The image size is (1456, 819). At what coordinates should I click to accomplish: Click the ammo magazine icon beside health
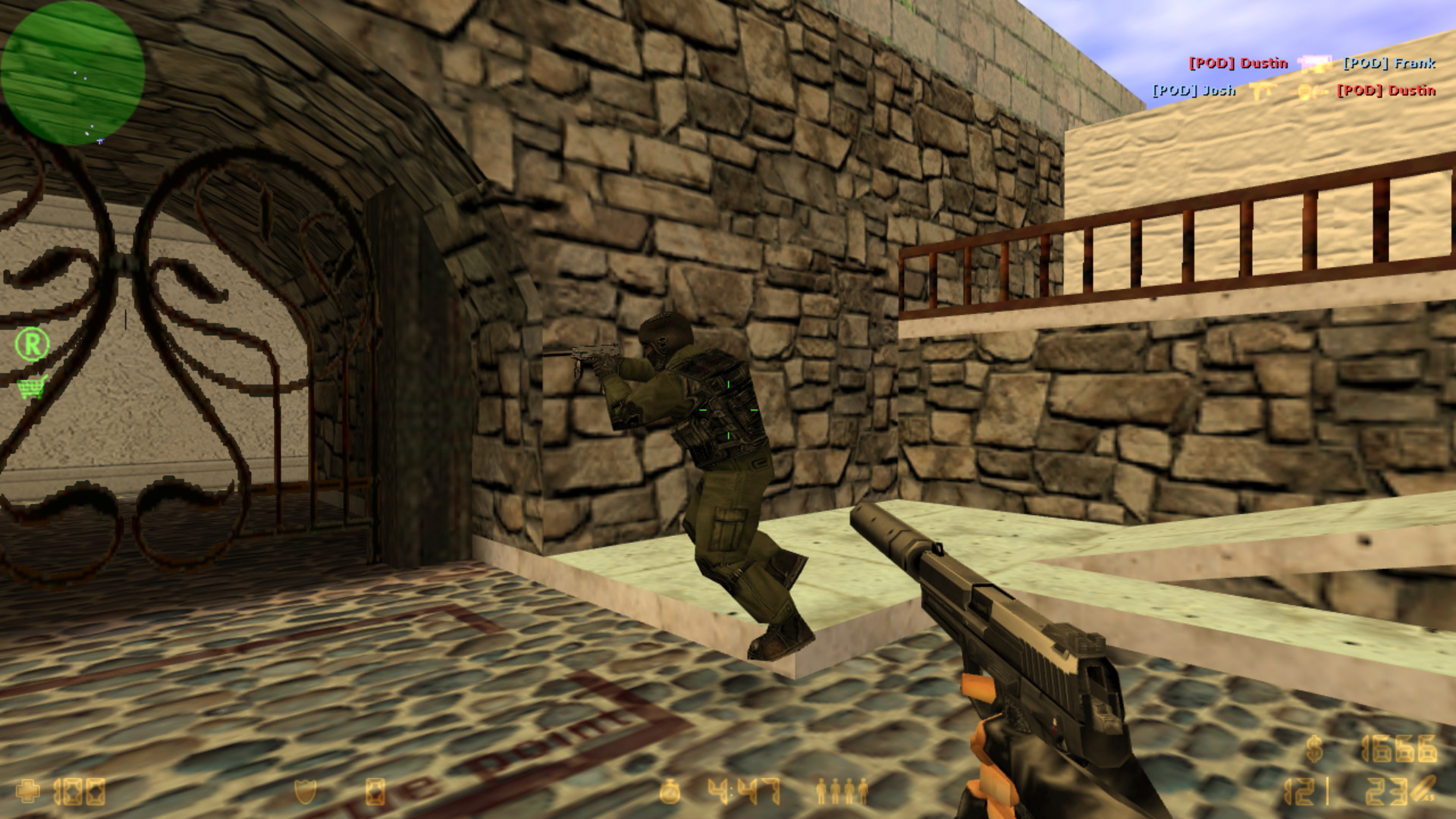(x=375, y=791)
